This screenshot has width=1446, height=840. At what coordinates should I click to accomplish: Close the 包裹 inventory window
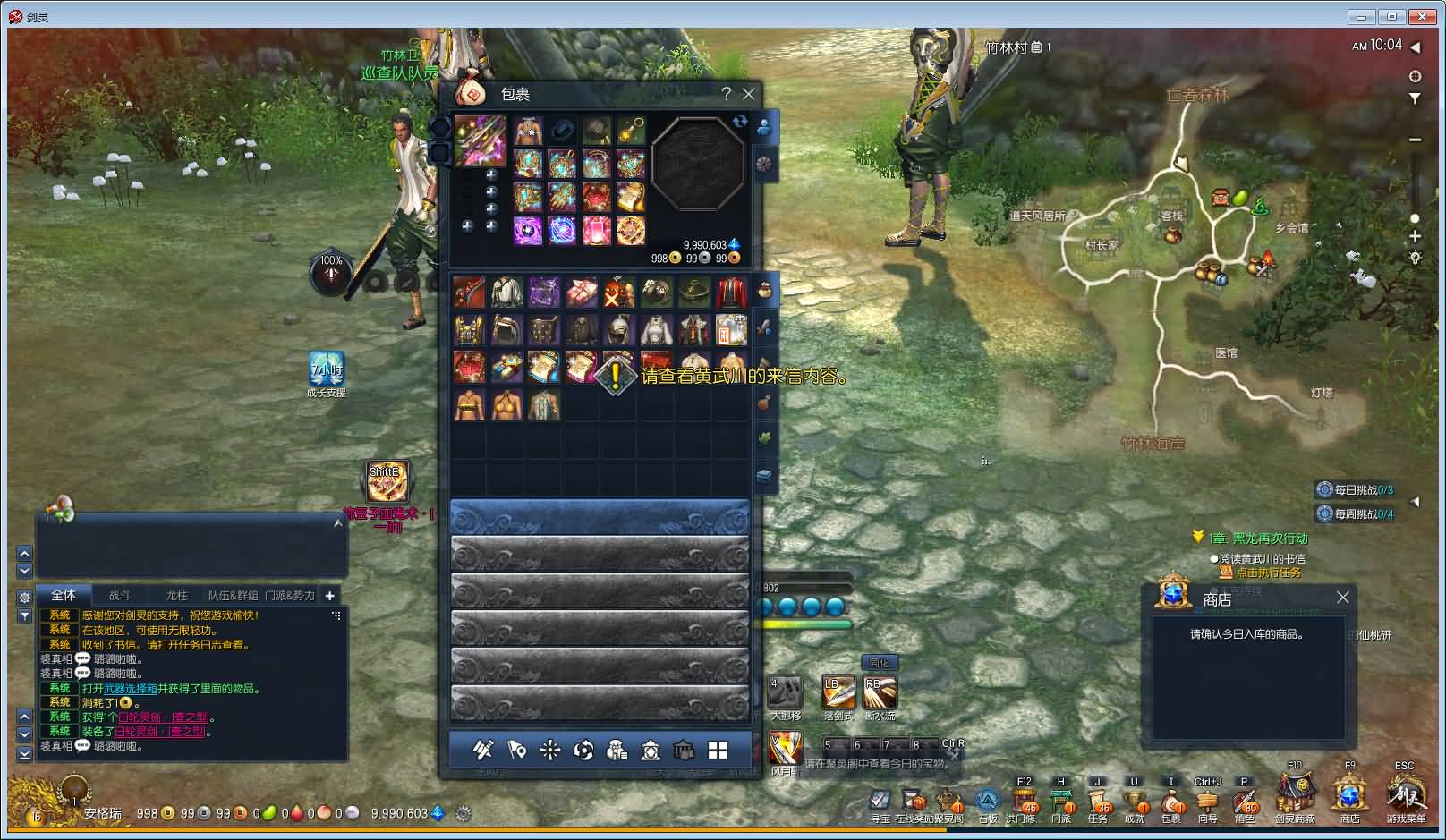point(749,94)
